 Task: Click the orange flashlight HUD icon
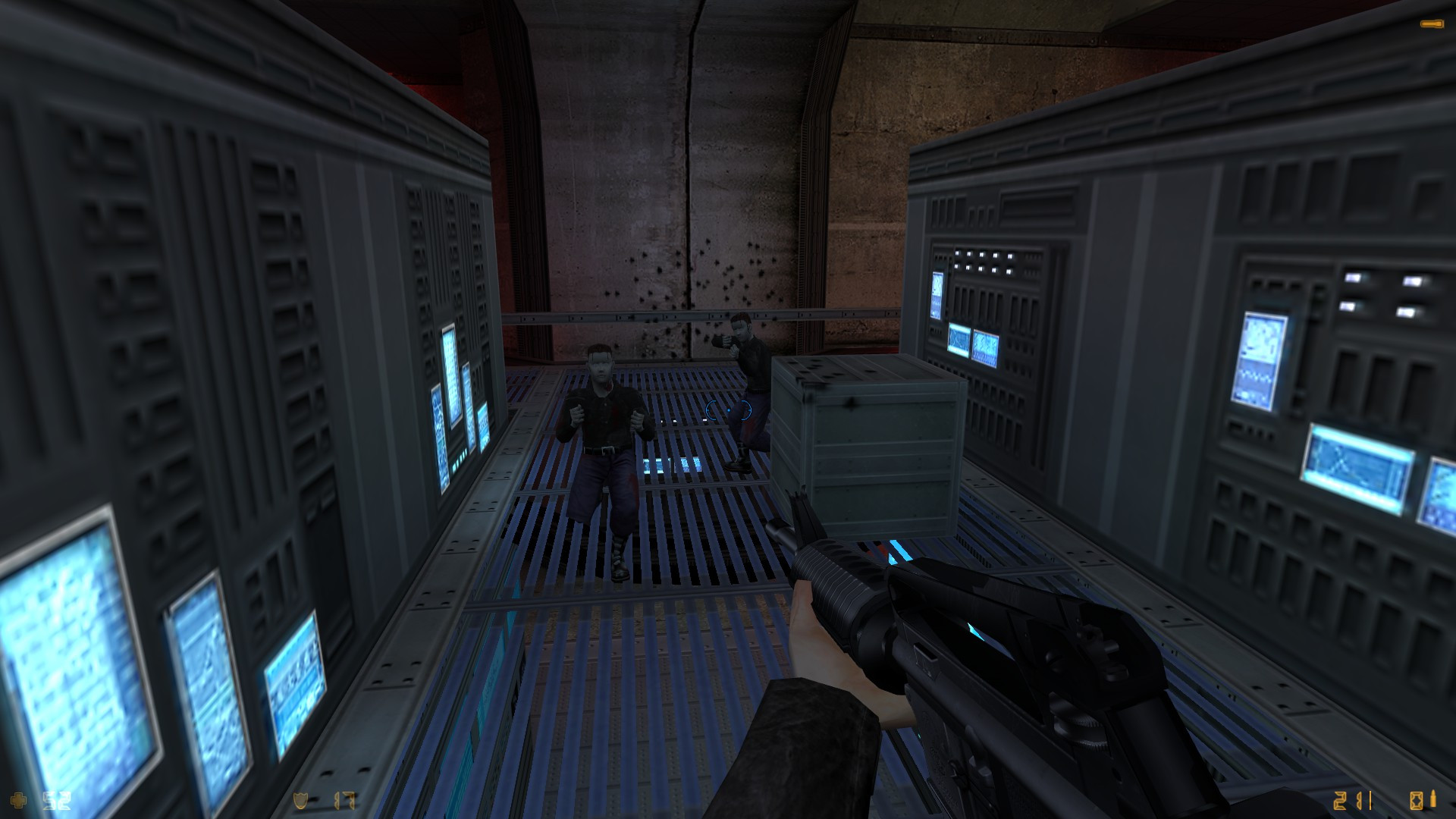point(1432,24)
